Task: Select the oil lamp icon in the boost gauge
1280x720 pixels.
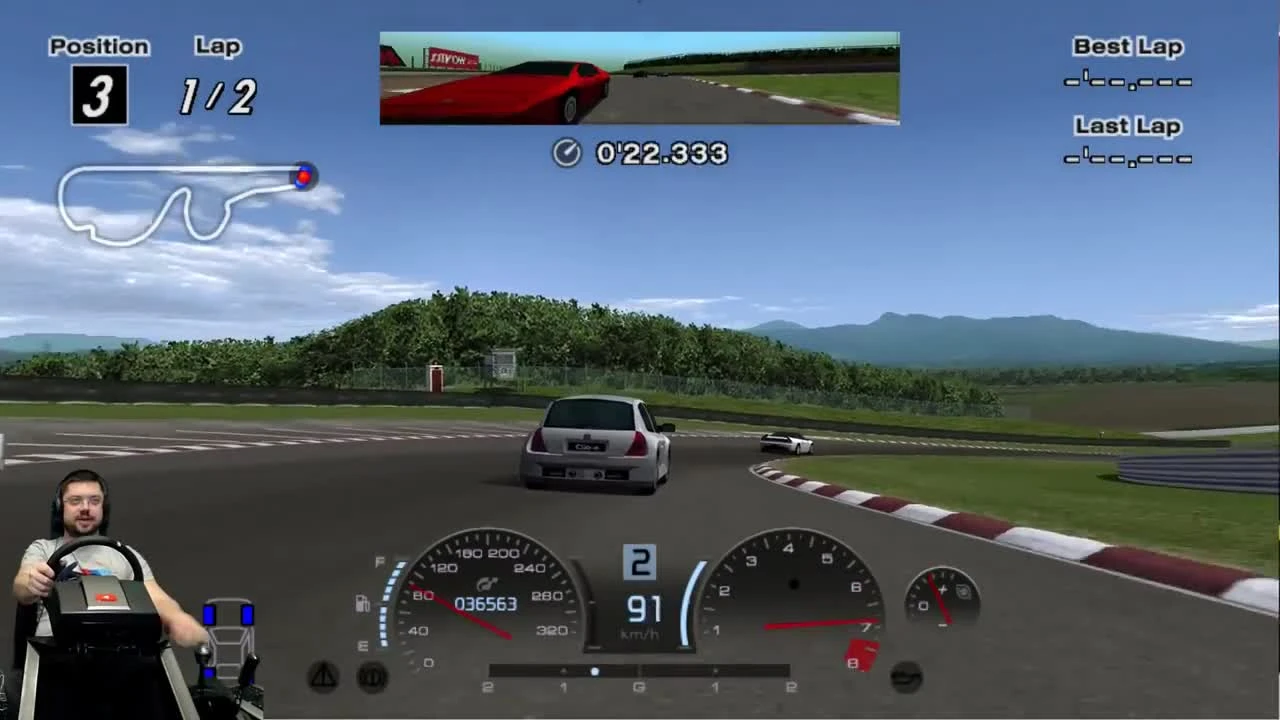Action: (964, 590)
